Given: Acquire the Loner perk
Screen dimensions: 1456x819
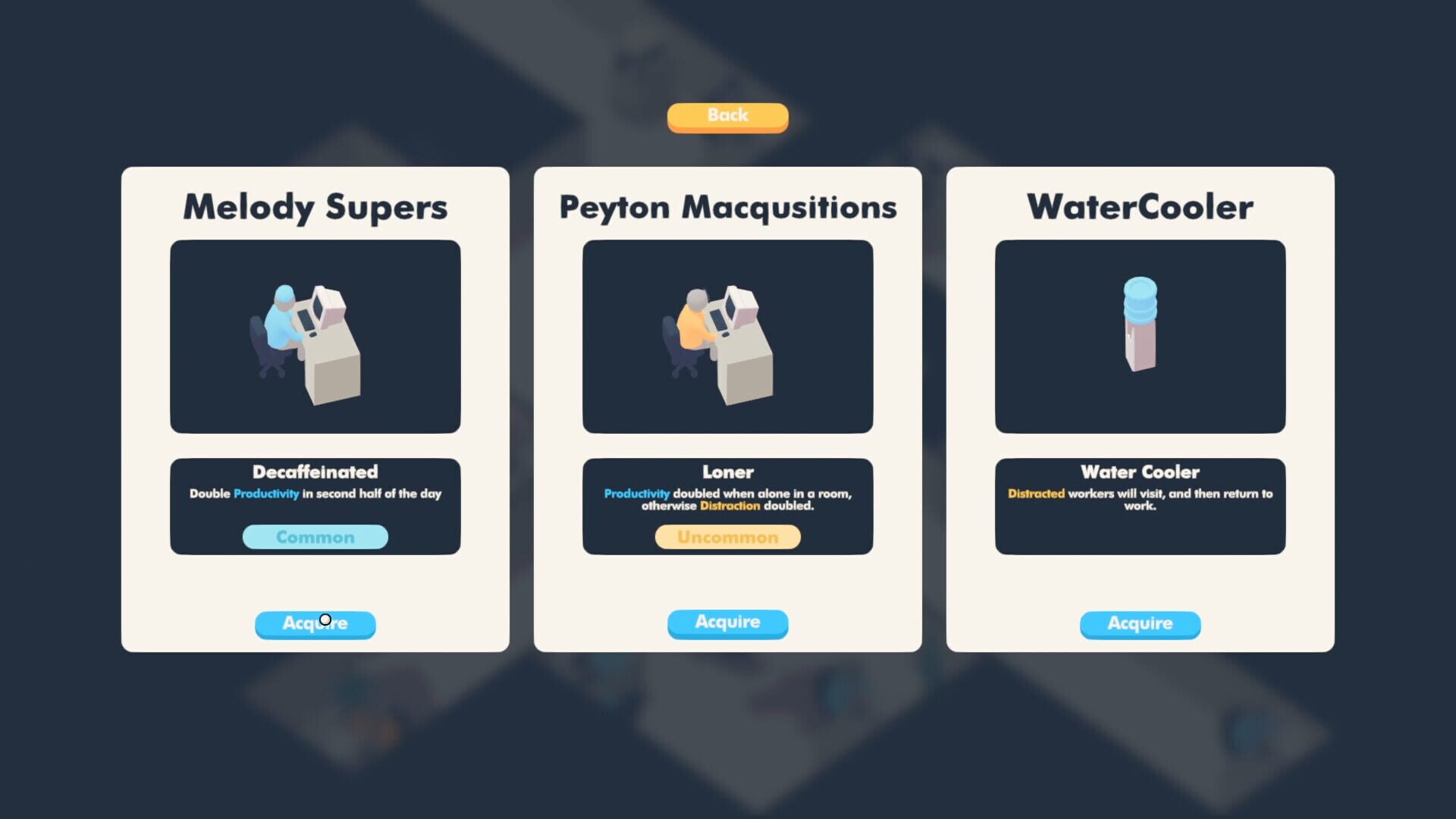Looking at the screenshot, I should (726, 623).
